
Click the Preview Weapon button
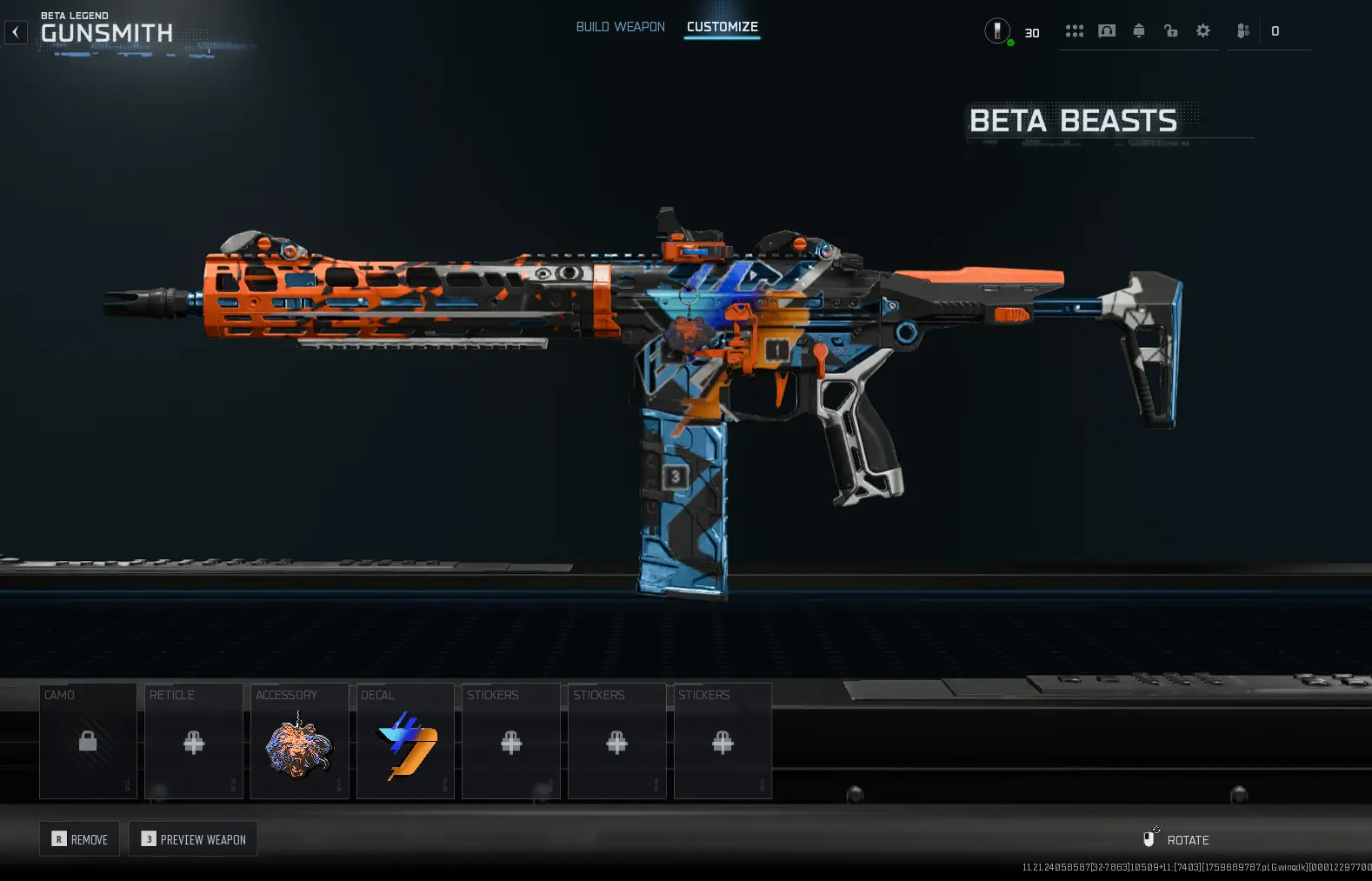193,839
